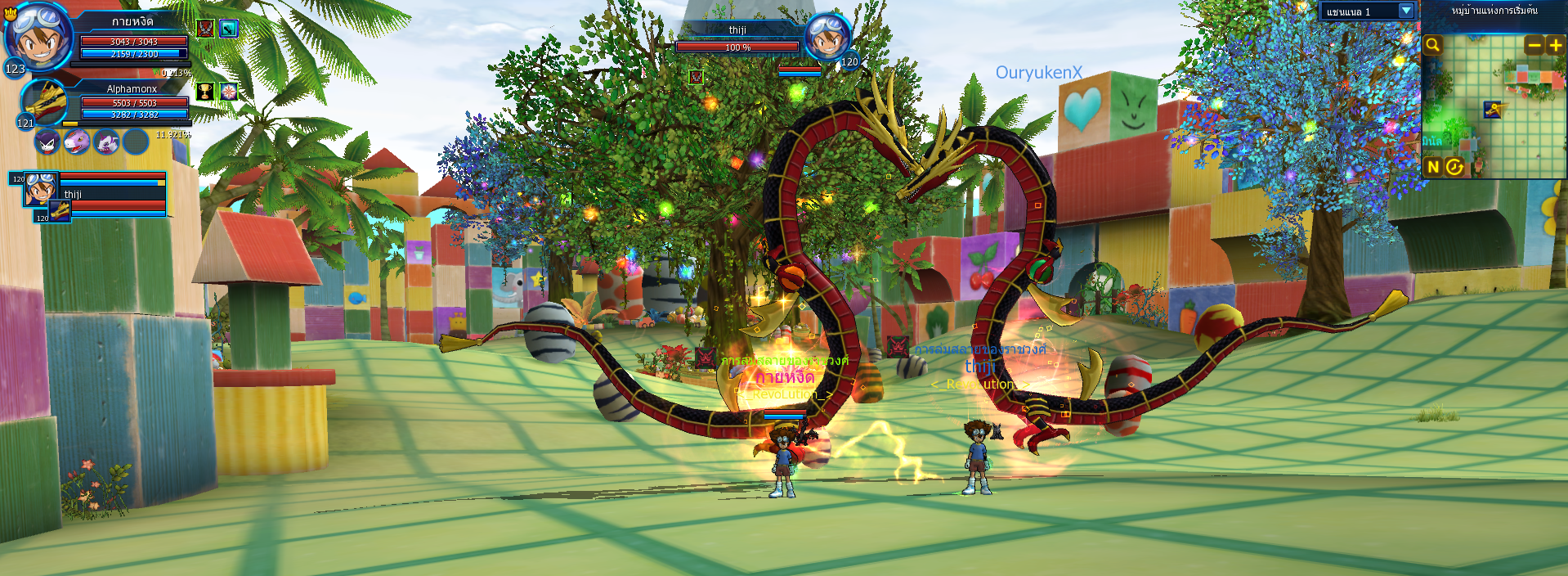Pick the white and purple Digimon evolution slot
The height and width of the screenshot is (576, 1568).
(106, 142)
